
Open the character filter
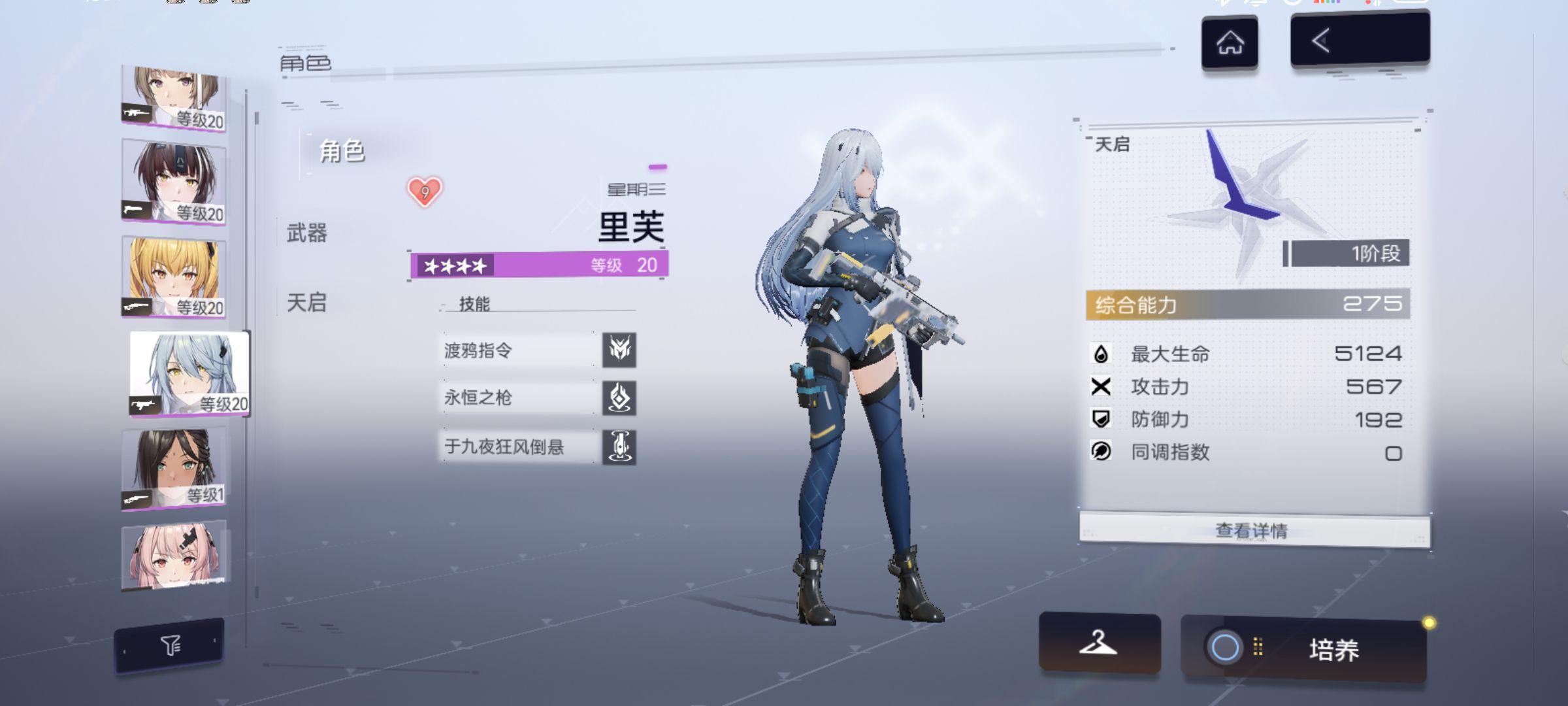(x=170, y=646)
